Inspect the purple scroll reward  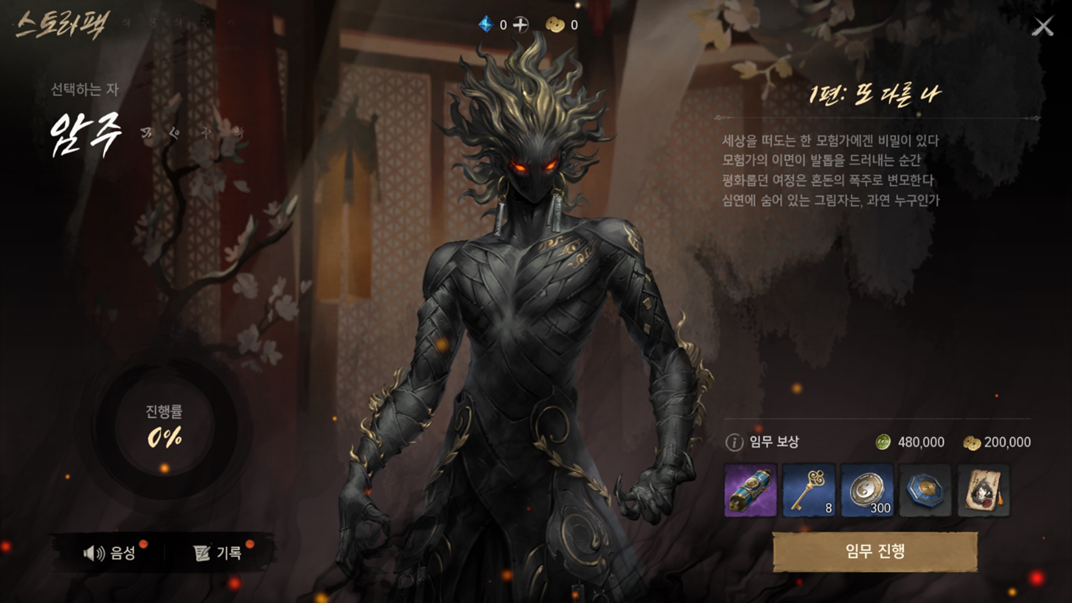(750, 491)
